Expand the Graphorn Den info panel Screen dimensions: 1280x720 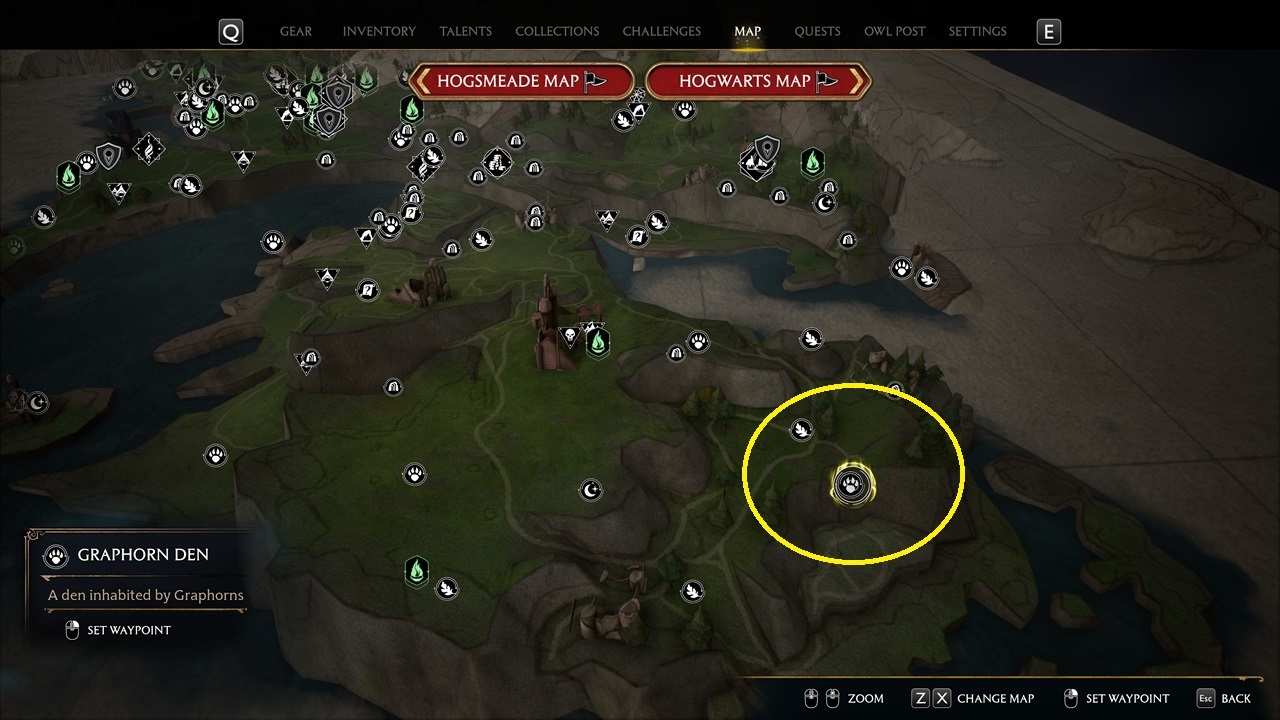(x=145, y=555)
